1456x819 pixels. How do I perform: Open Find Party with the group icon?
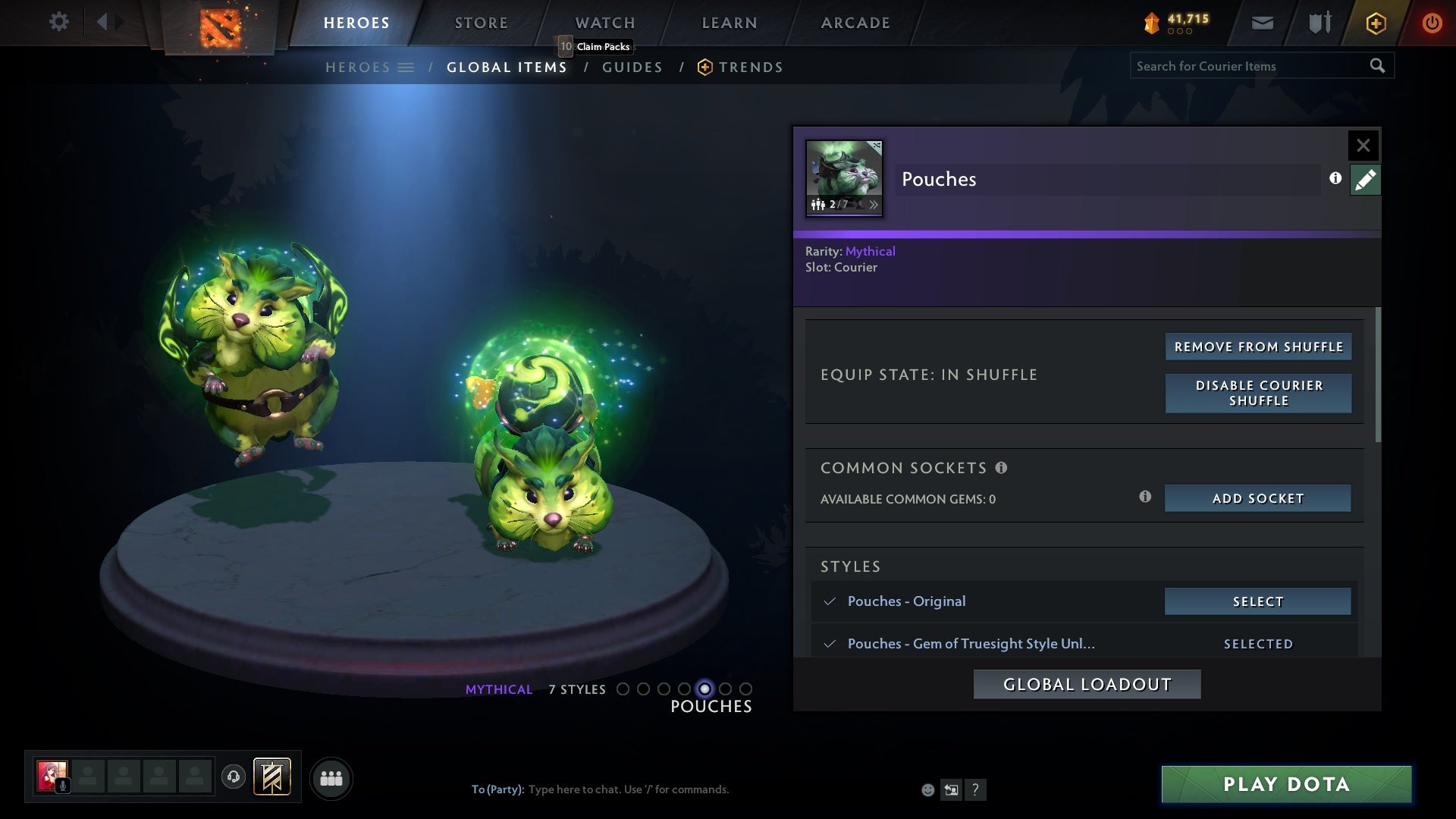[331, 778]
